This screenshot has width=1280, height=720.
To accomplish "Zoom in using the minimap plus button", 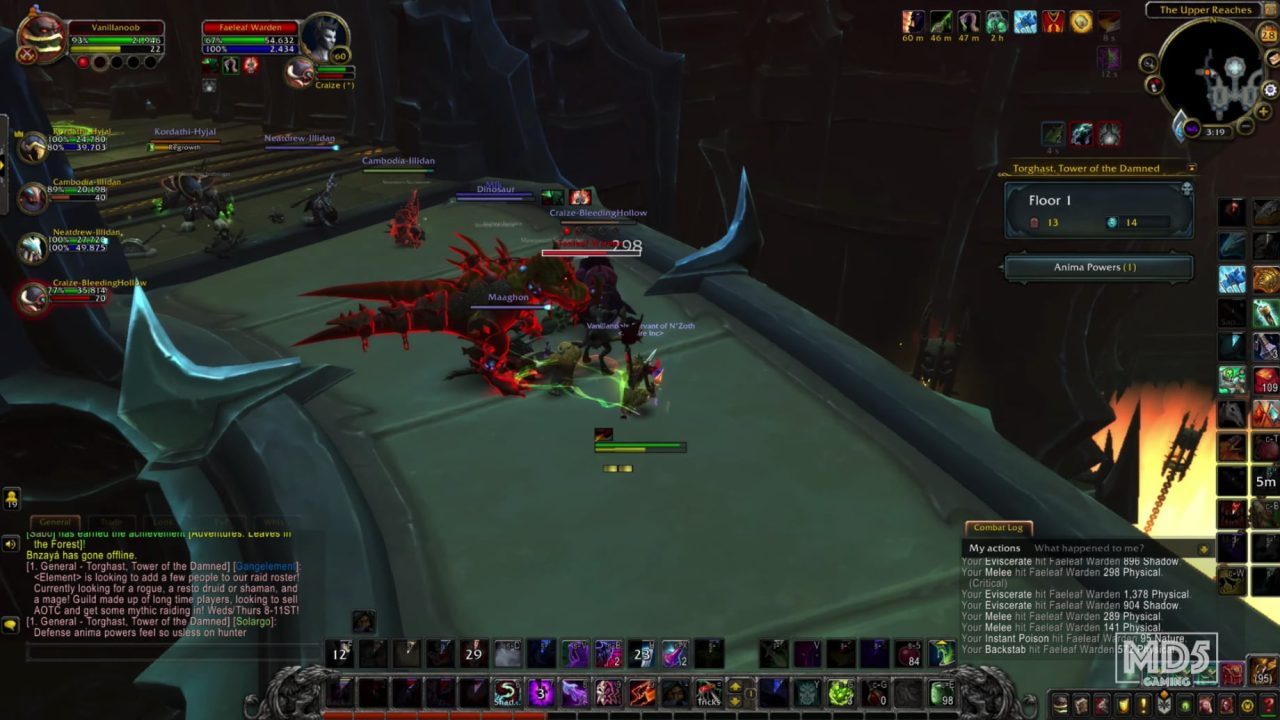I will (1263, 110).
